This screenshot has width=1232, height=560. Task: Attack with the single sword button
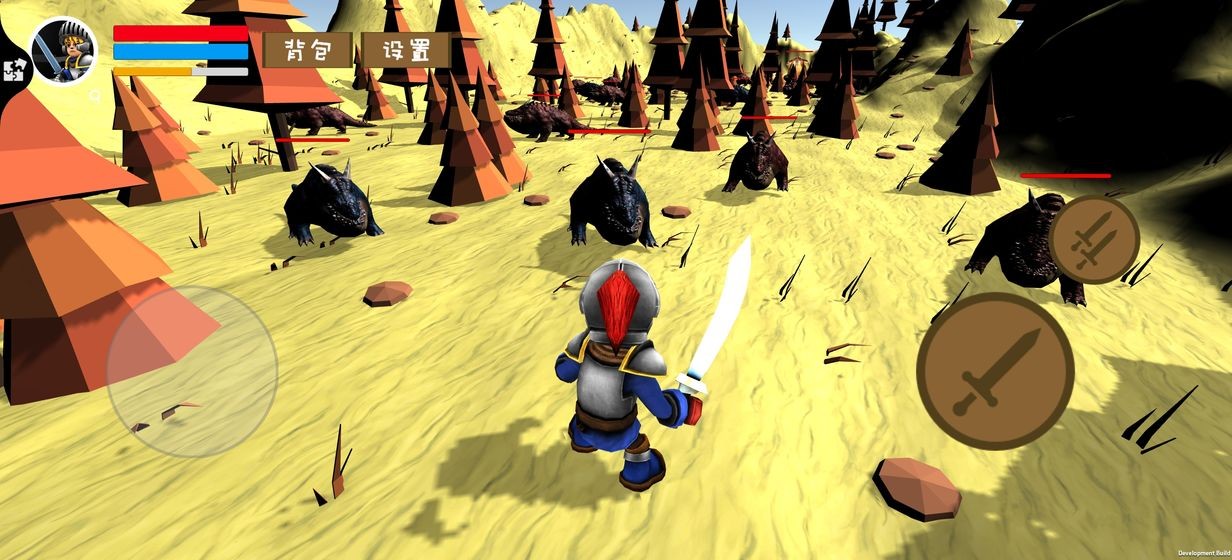point(994,371)
